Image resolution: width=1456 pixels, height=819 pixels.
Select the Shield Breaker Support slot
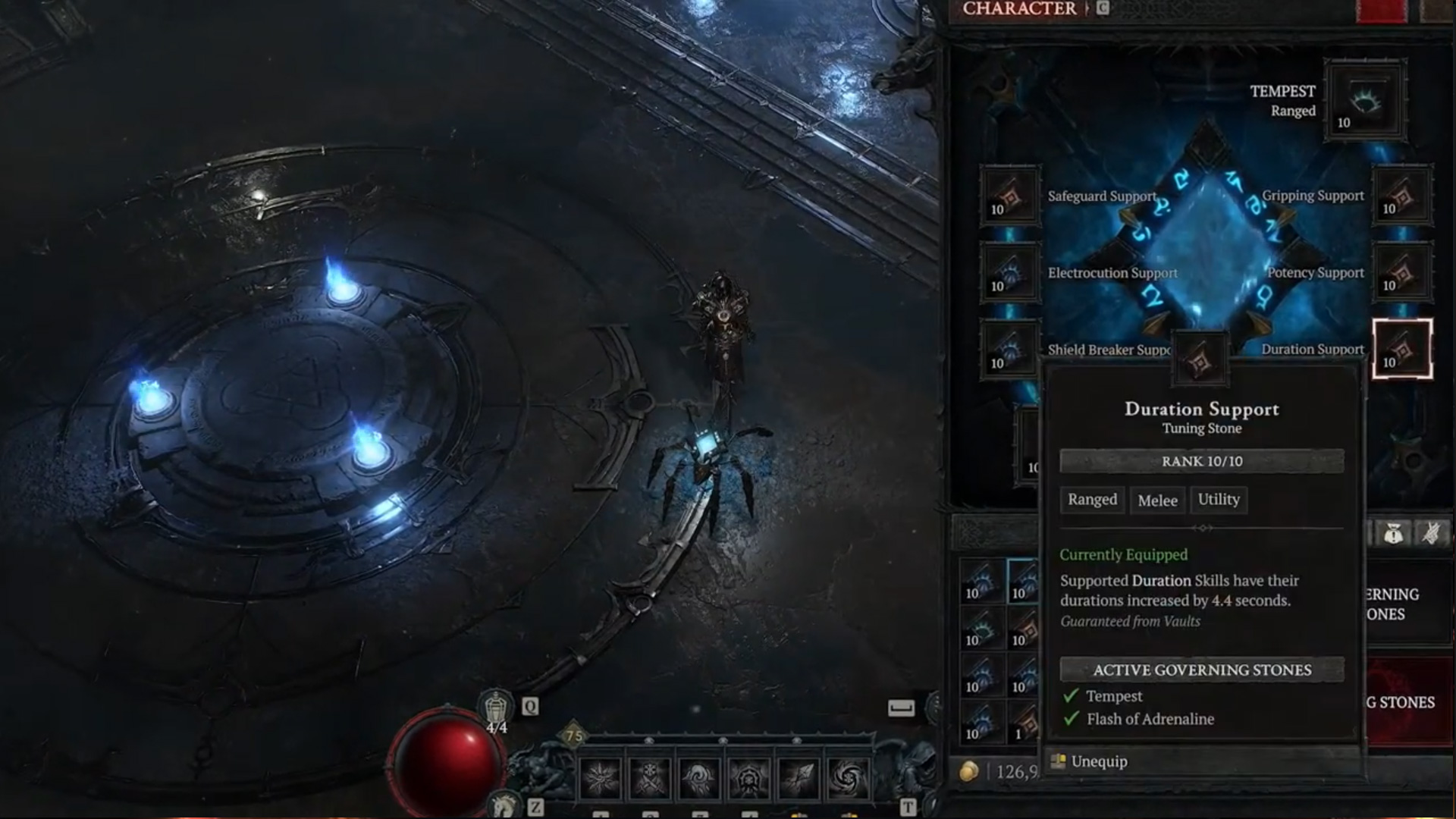[x=1009, y=350]
